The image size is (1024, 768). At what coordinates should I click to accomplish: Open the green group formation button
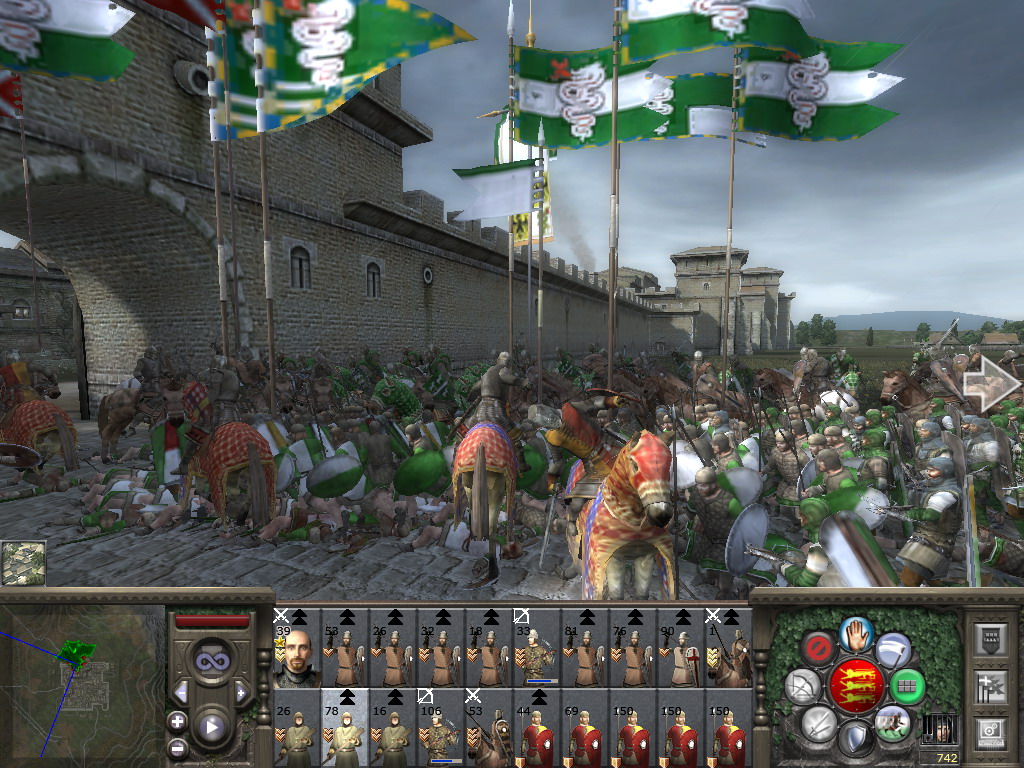[907, 686]
